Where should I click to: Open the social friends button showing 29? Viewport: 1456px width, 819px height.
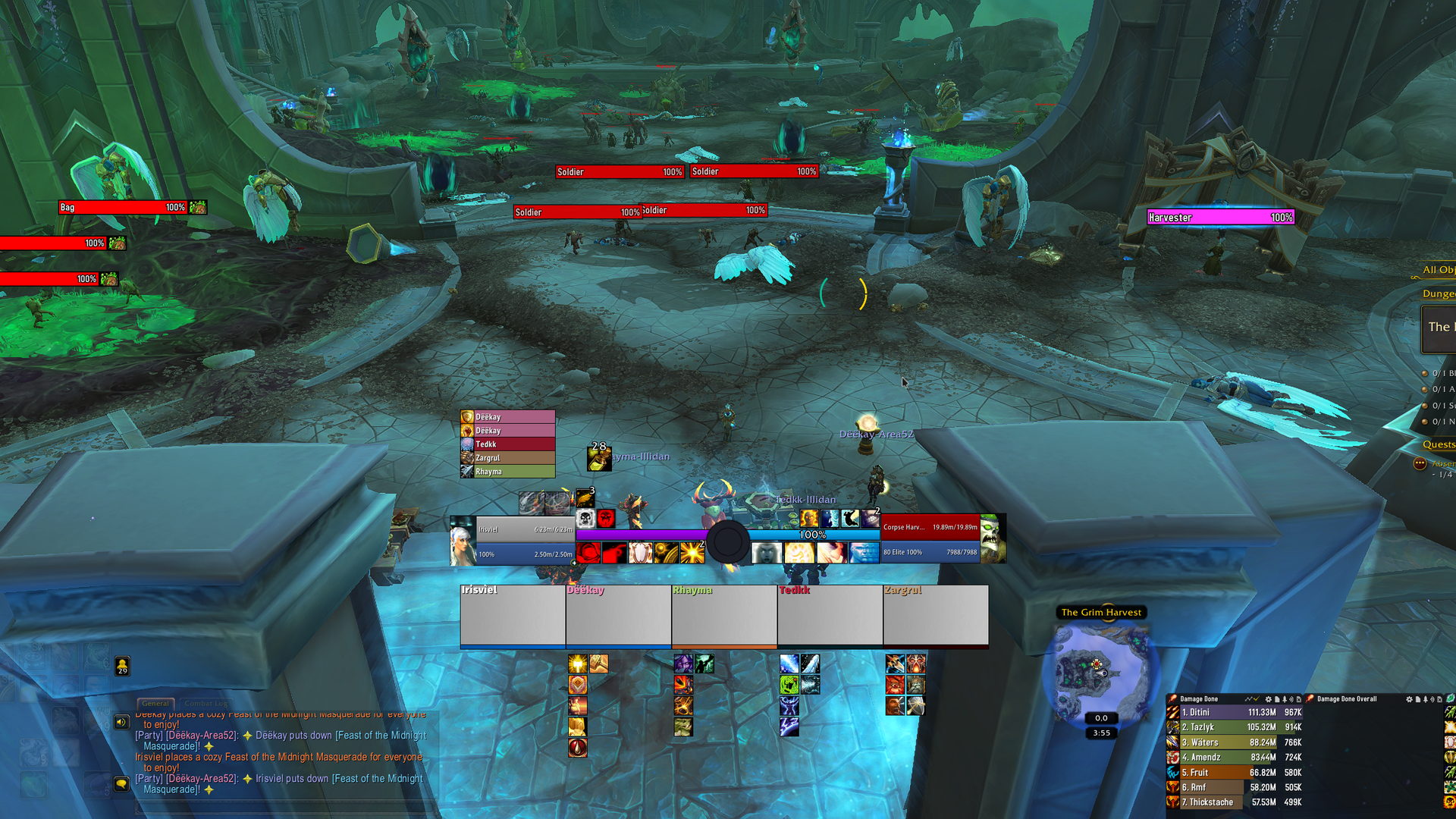122,666
